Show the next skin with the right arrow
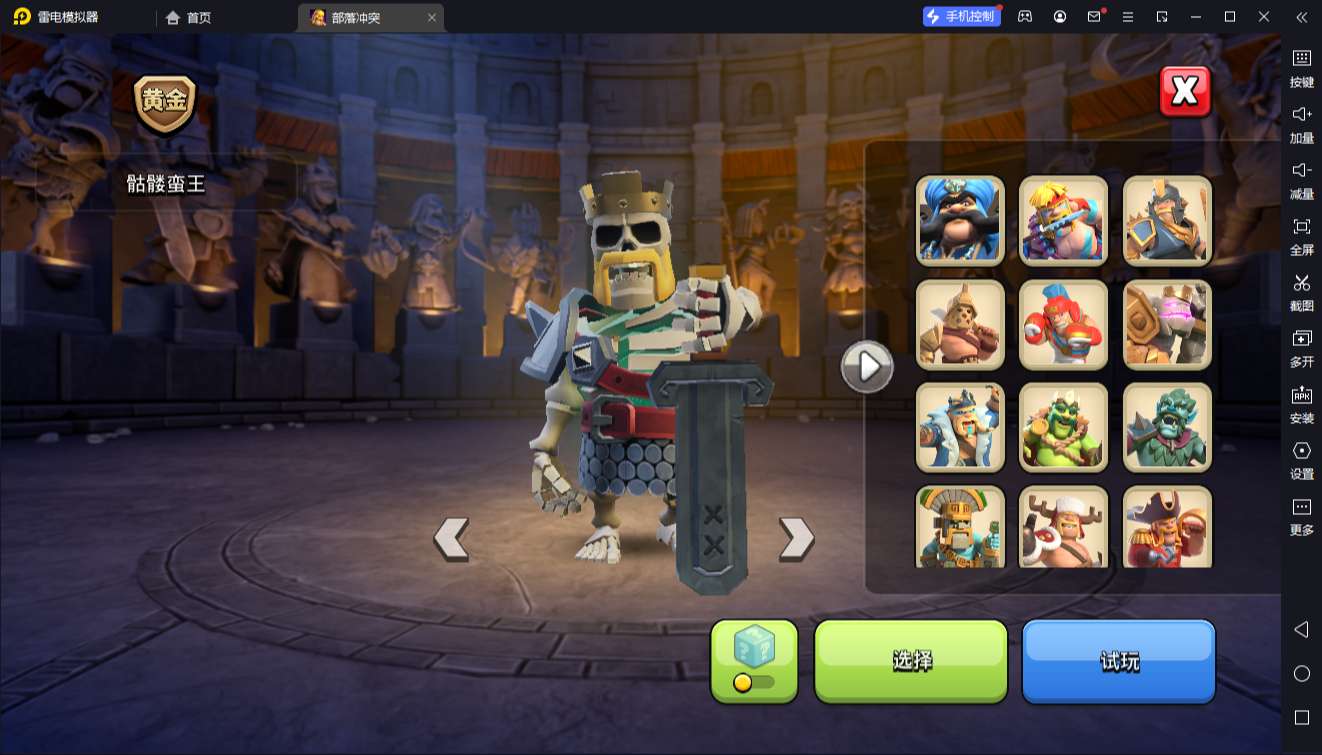This screenshot has height=755, width=1322. pos(796,539)
